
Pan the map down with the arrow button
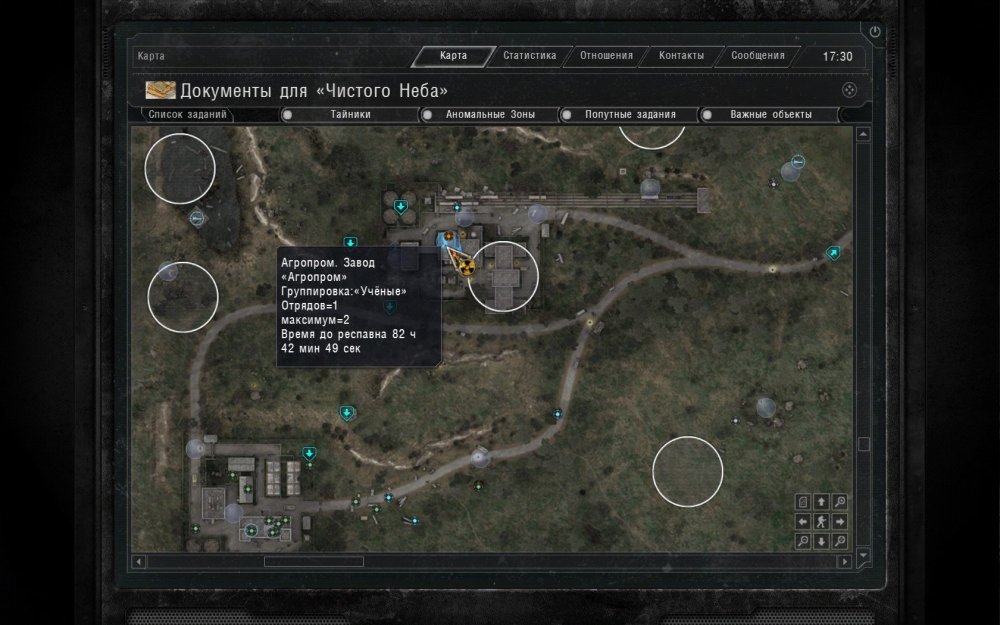(821, 541)
